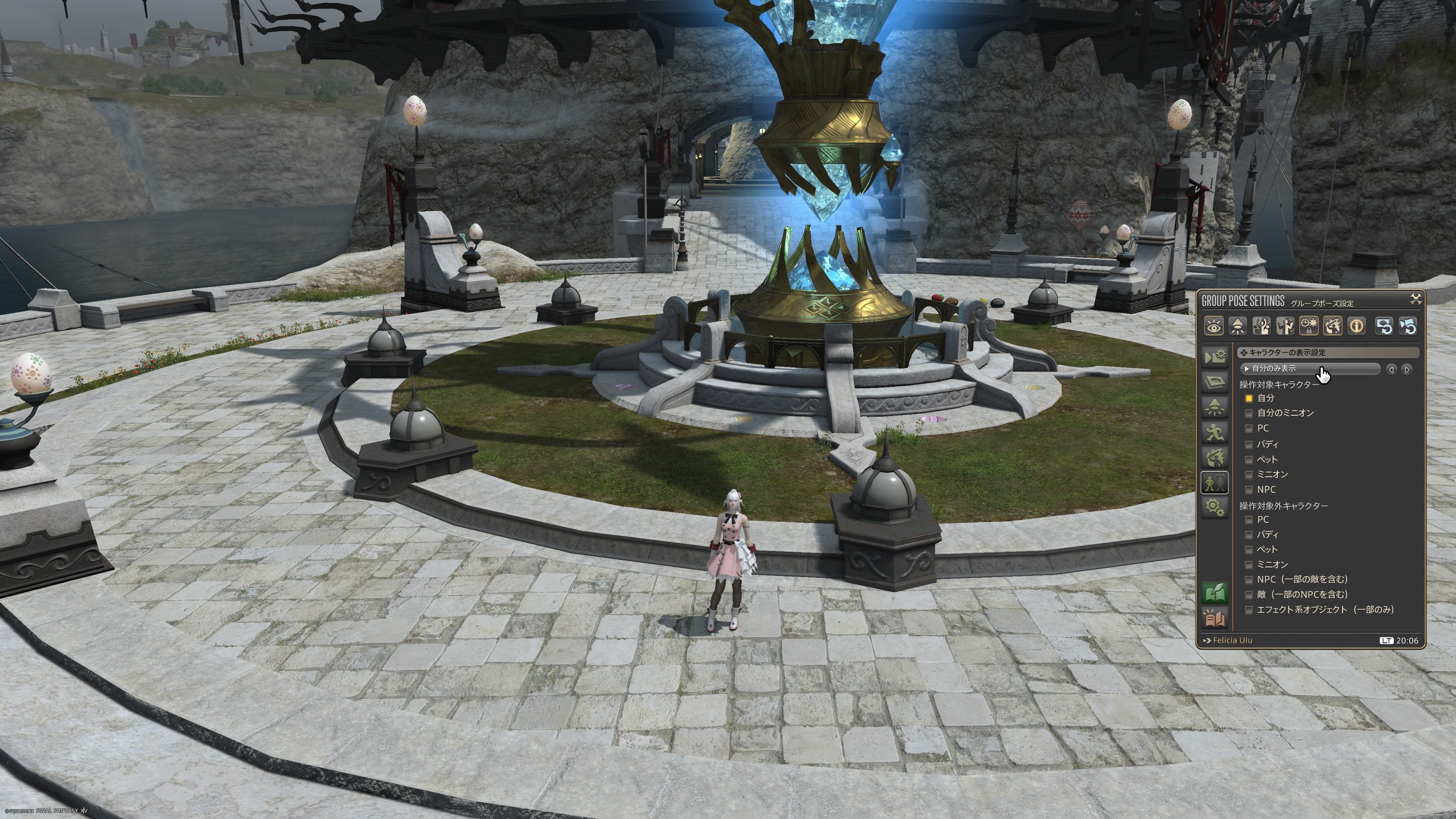
Task: Open the camera settings tab with gear icon
Action: [1214, 357]
